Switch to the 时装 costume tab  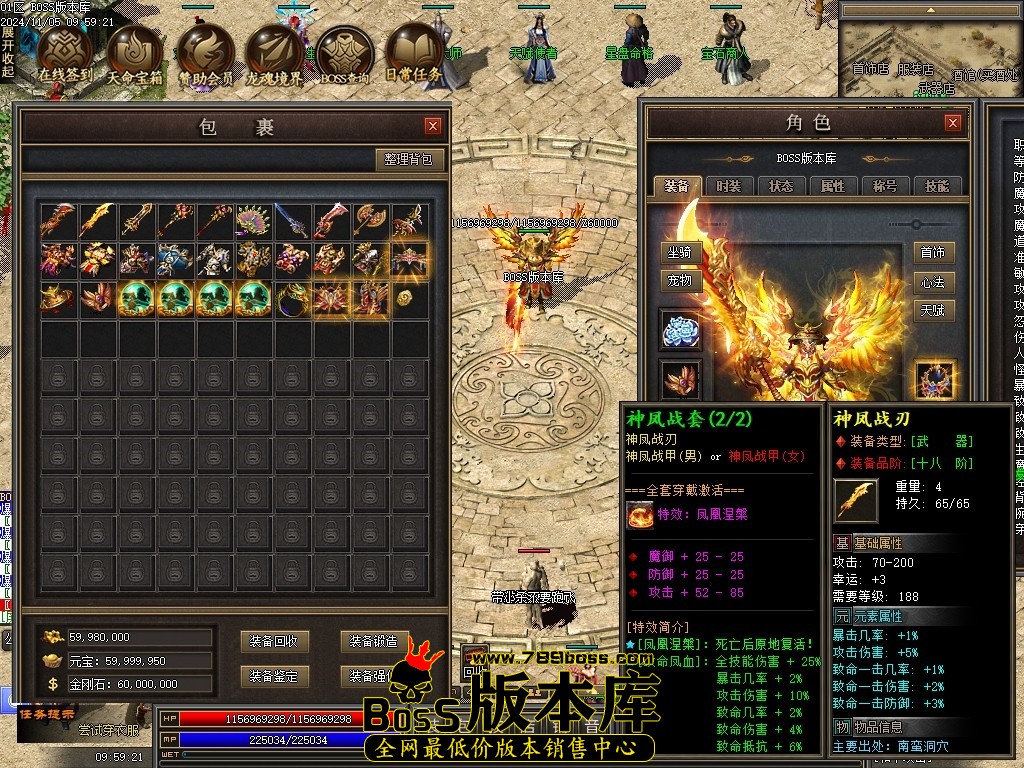[729, 187]
